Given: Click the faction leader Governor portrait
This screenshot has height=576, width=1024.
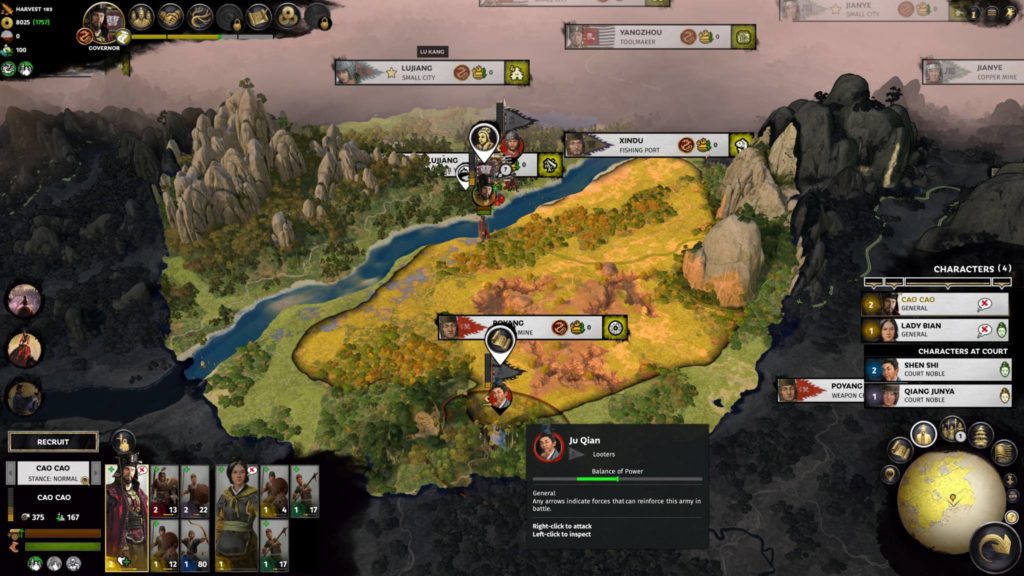Looking at the screenshot, I should click(x=104, y=20).
